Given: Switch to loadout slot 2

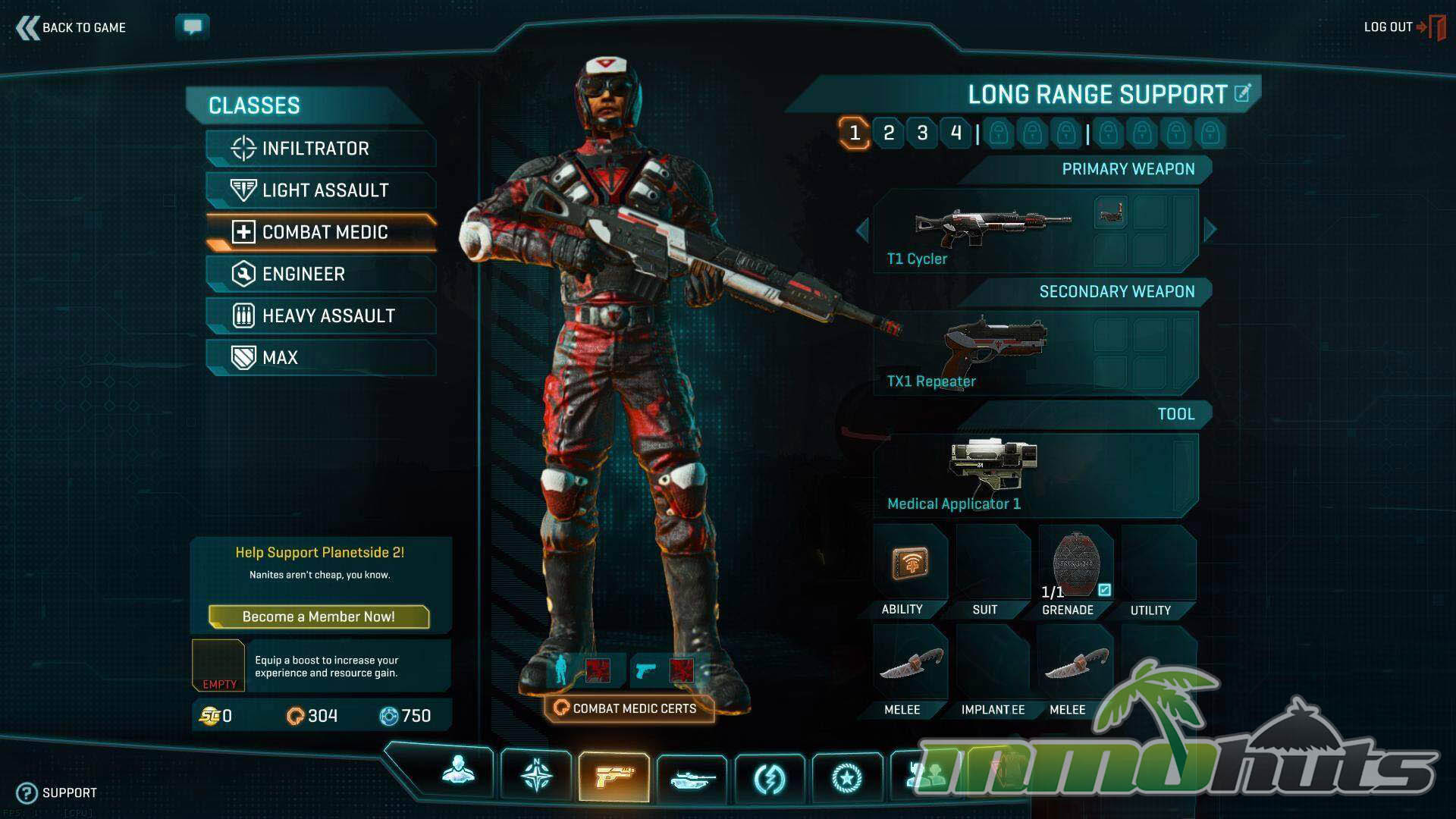Looking at the screenshot, I should 889,133.
